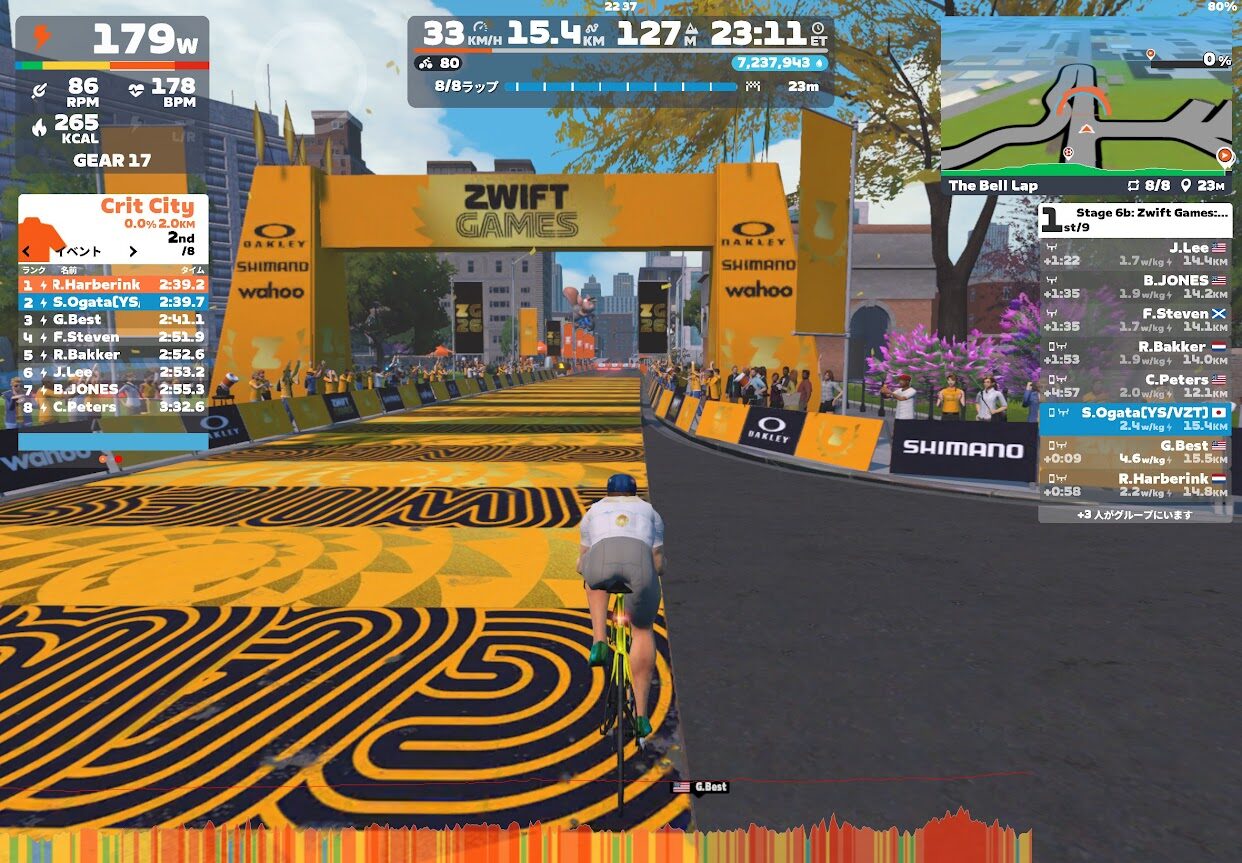Select C.Peters' 3:32.6 leaderboard row

point(113,407)
